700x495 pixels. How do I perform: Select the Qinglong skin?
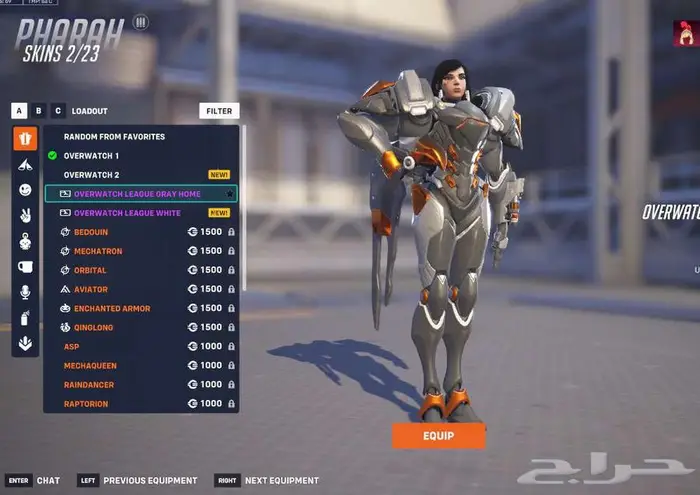click(x=95, y=327)
